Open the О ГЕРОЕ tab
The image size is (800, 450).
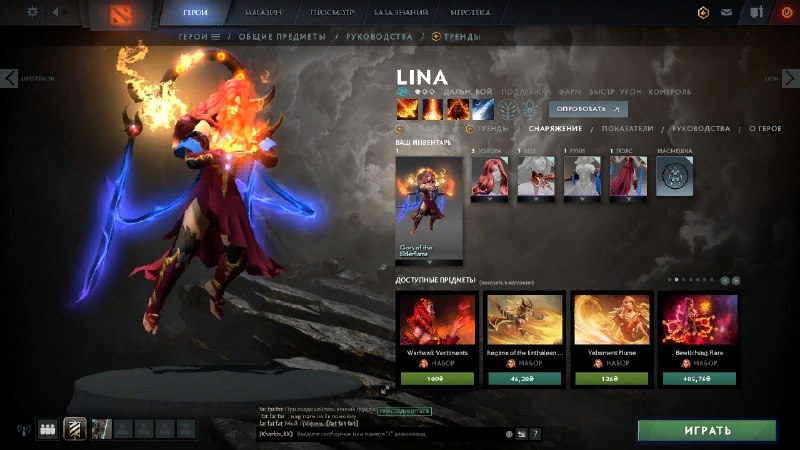pyautogui.click(x=765, y=128)
